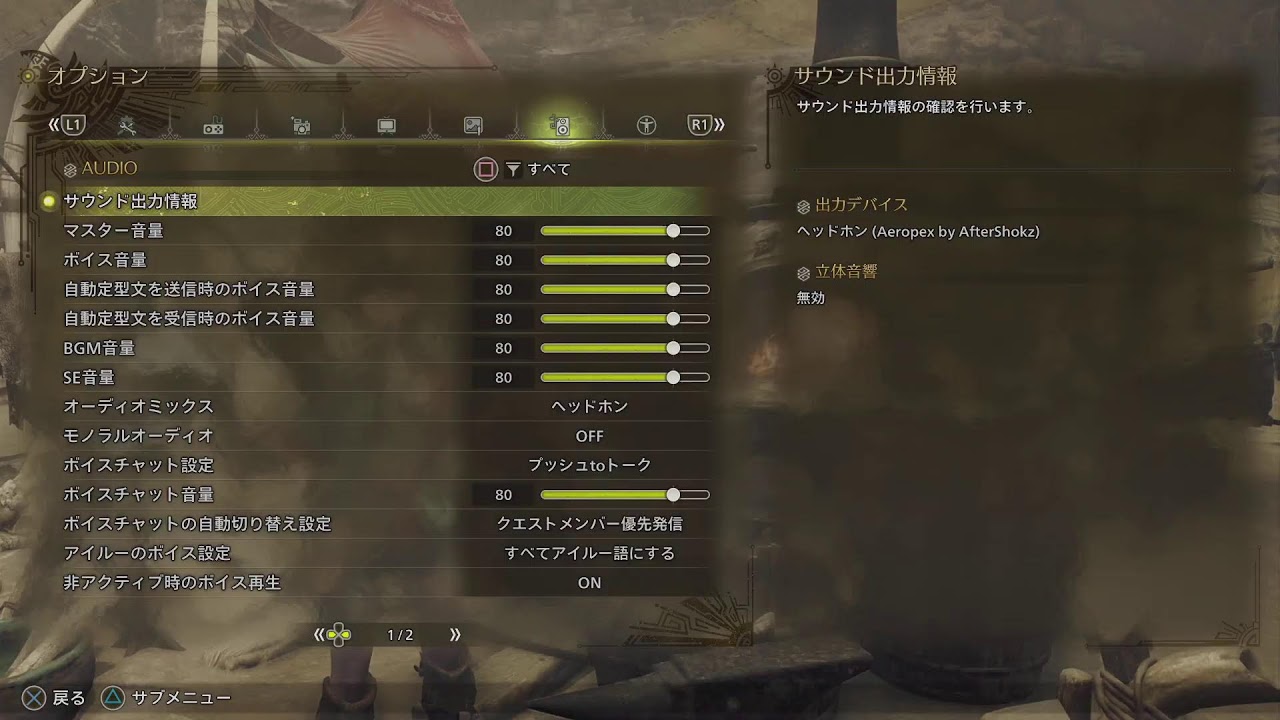Adjust the ボイス音量 slider
The width and height of the screenshot is (1280, 720).
tap(625, 260)
